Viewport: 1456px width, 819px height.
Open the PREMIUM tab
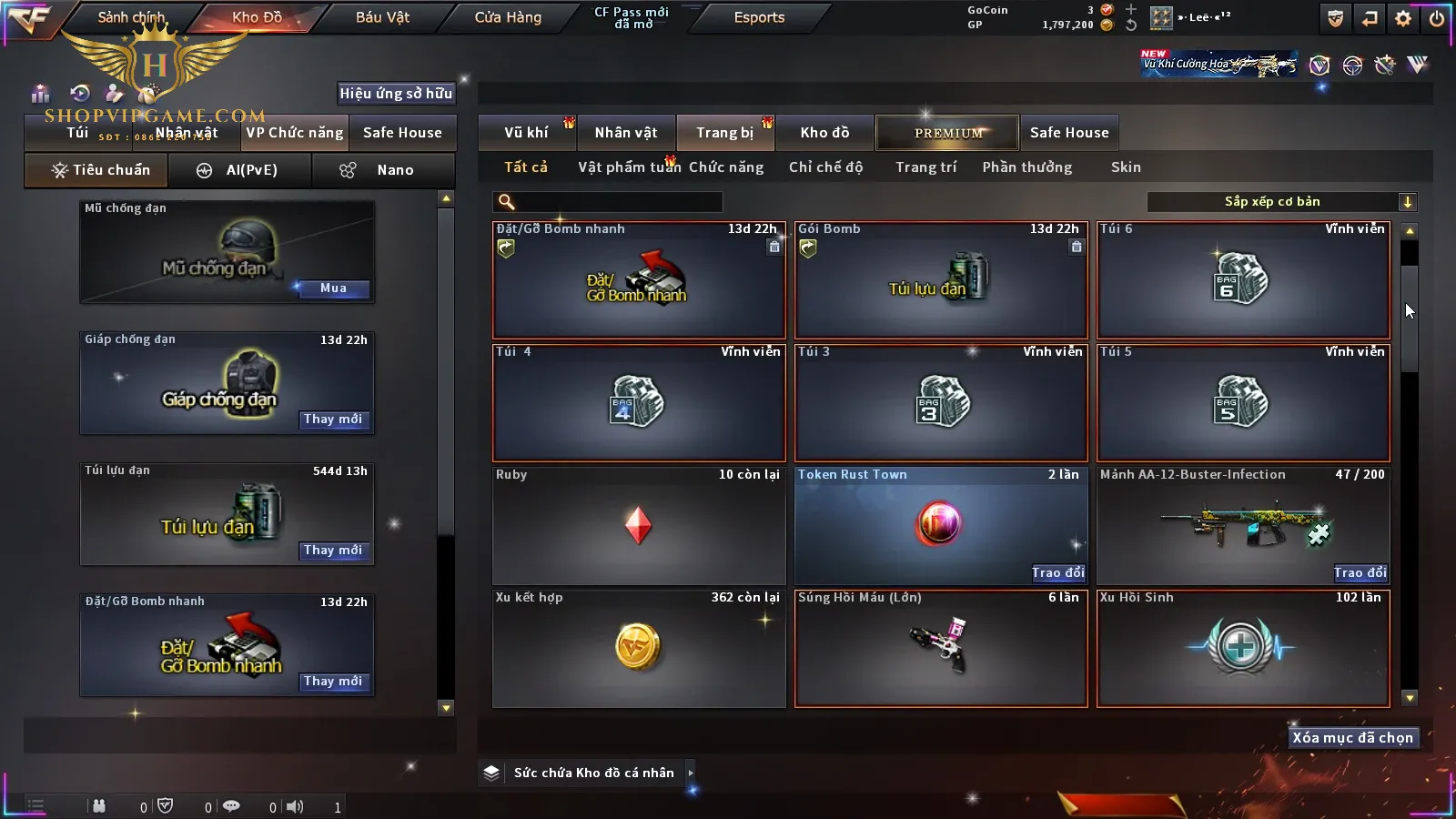tap(947, 133)
